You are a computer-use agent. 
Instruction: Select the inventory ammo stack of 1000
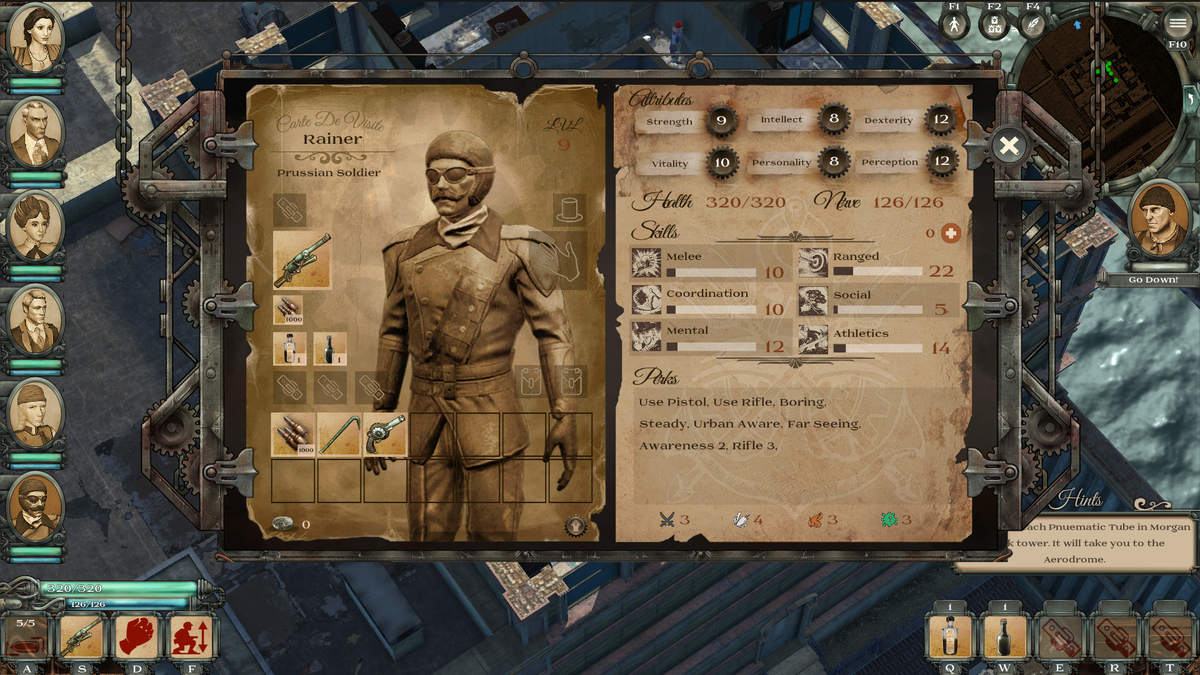tap(293, 435)
